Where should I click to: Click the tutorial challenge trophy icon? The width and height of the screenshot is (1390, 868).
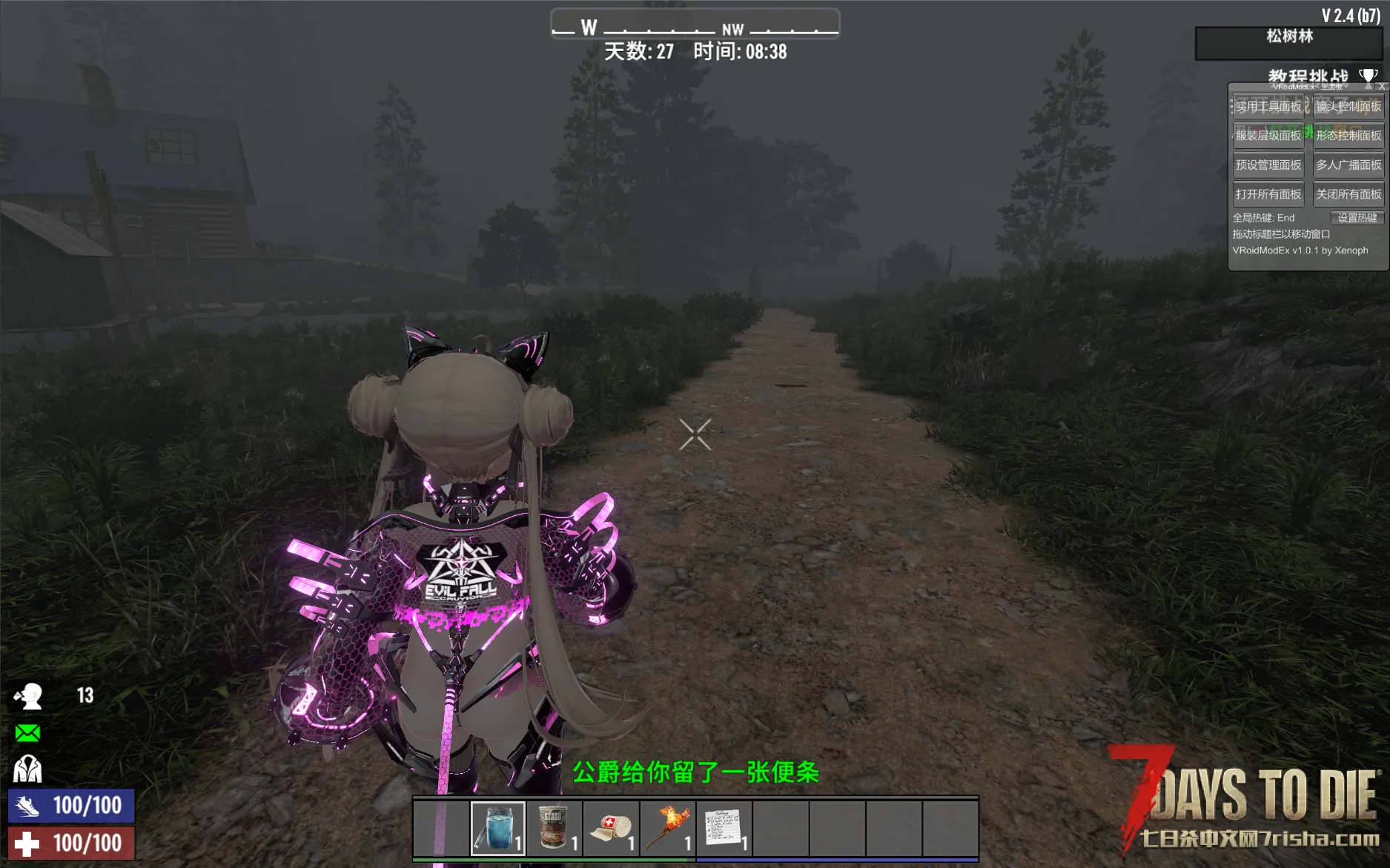(x=1368, y=76)
